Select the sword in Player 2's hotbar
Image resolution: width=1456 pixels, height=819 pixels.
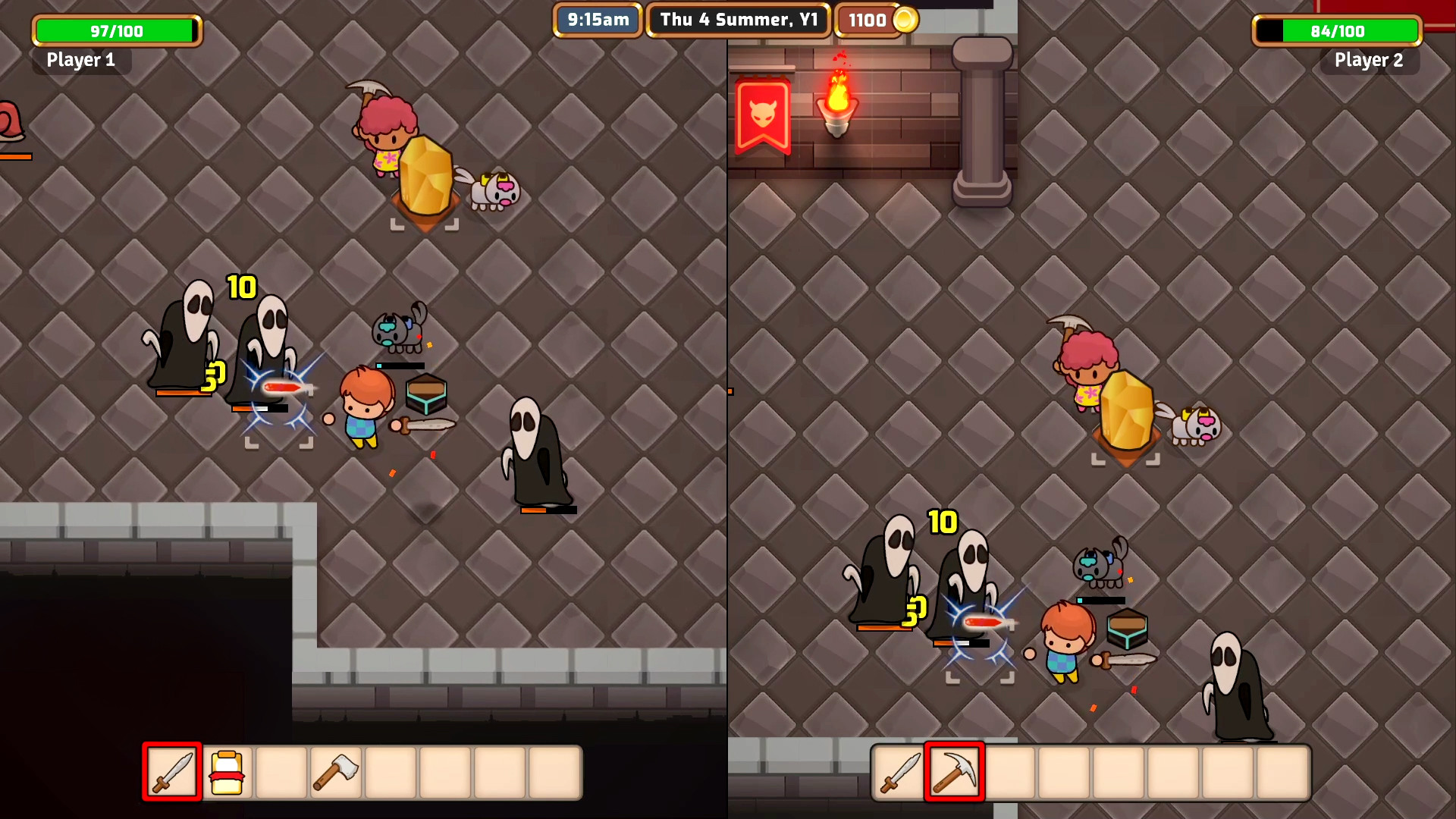[x=901, y=771]
